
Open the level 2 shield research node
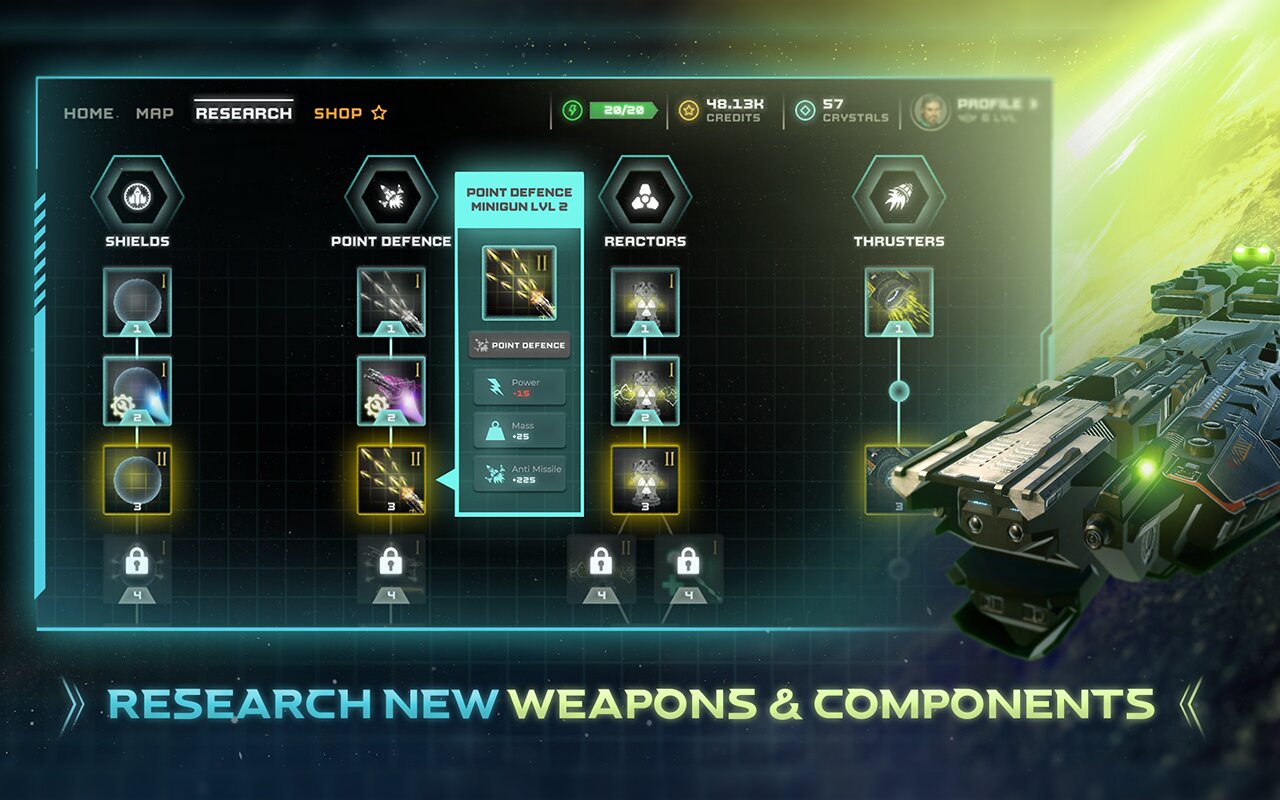(x=137, y=391)
